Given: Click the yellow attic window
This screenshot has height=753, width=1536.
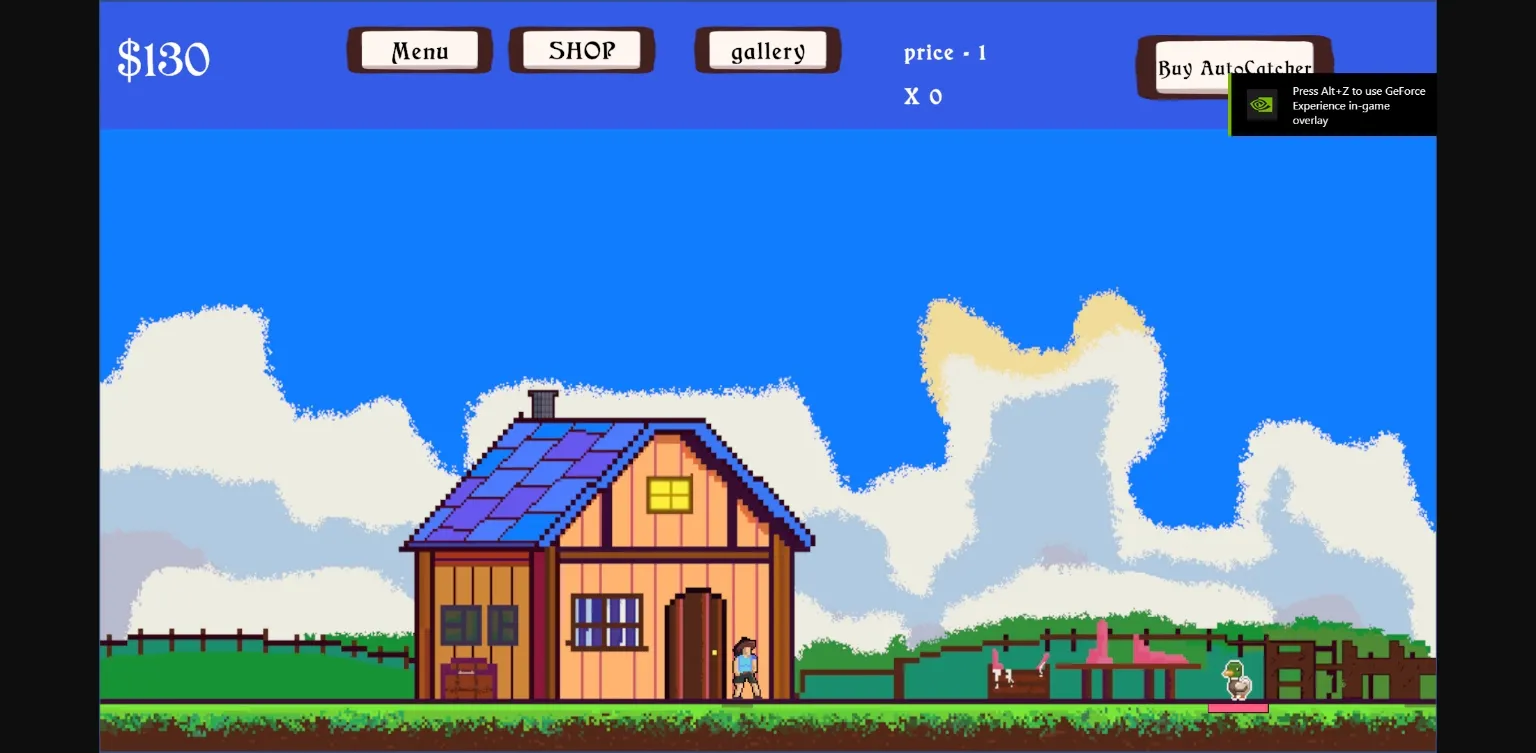Looking at the screenshot, I should [x=671, y=494].
